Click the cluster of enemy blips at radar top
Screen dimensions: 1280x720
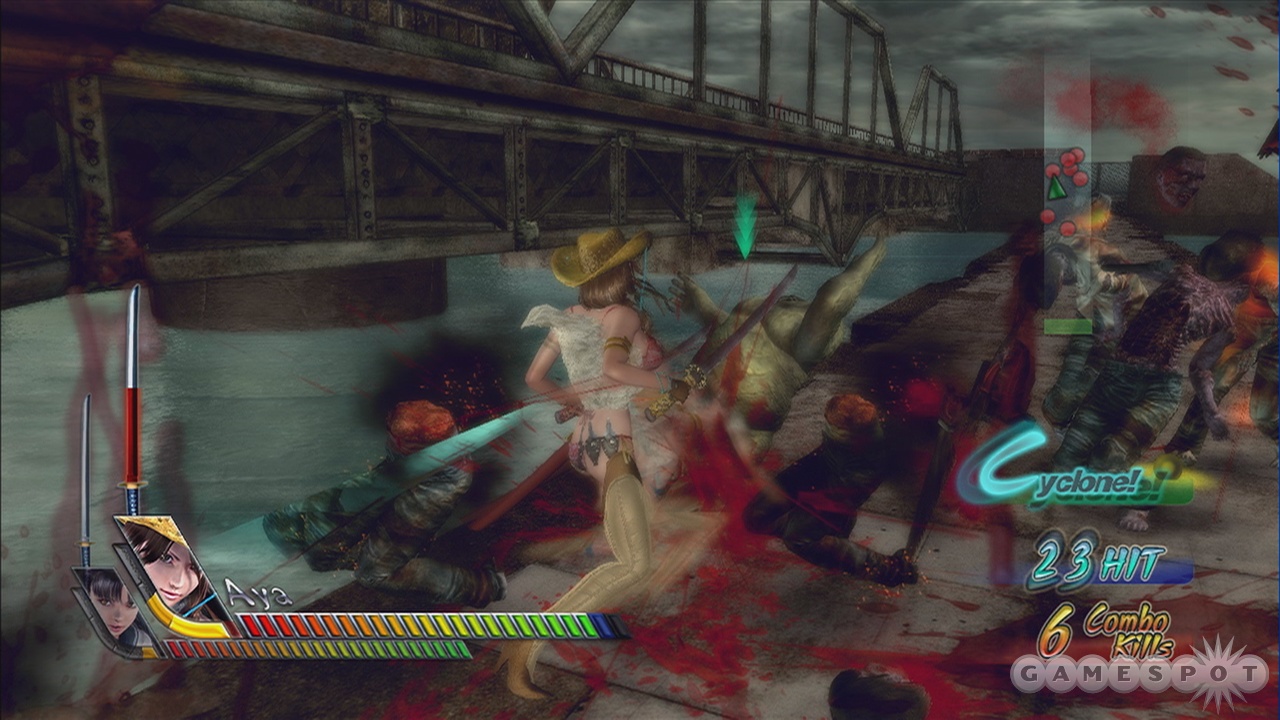coord(1068,160)
